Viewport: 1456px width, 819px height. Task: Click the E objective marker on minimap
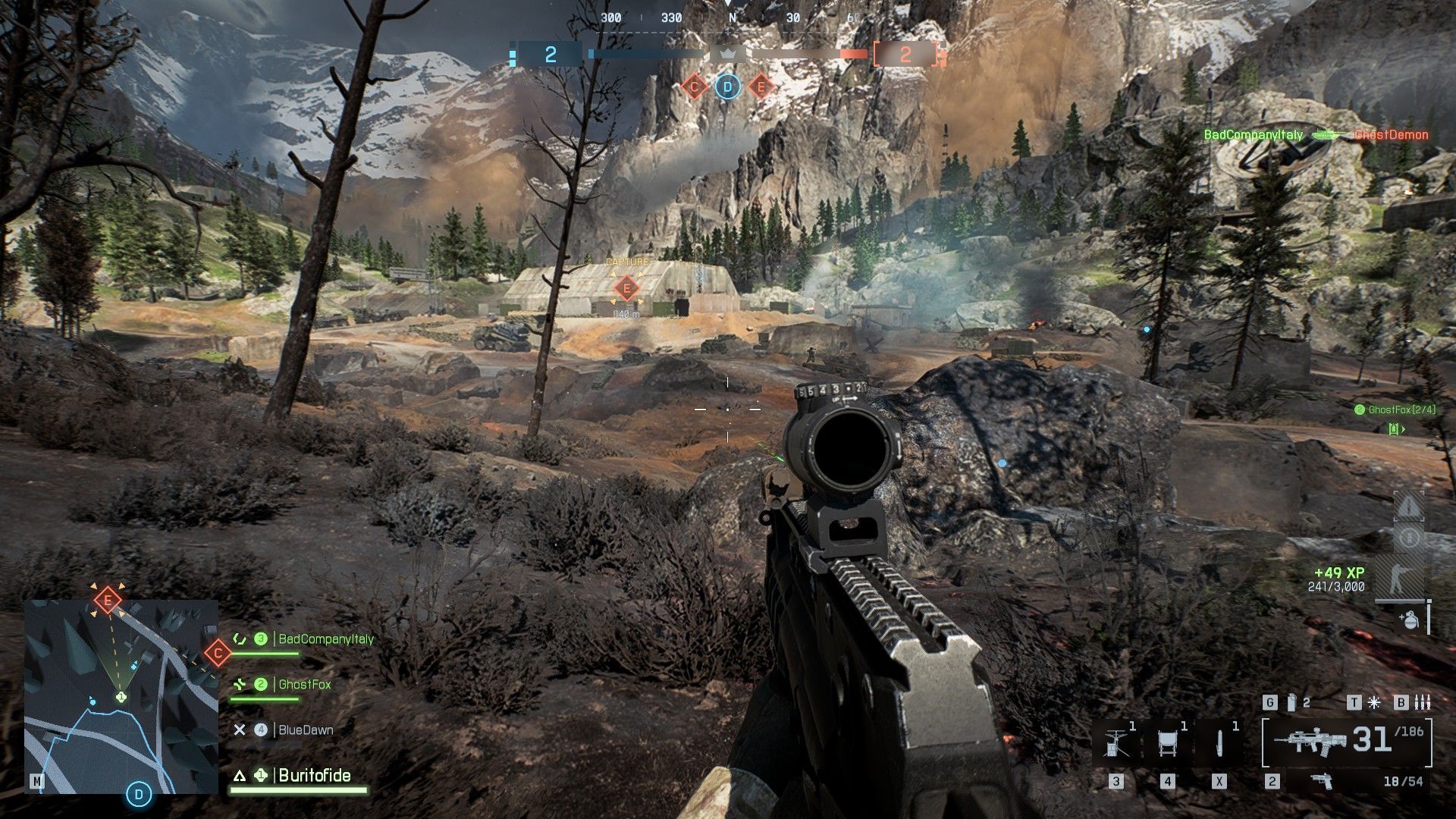click(x=108, y=601)
